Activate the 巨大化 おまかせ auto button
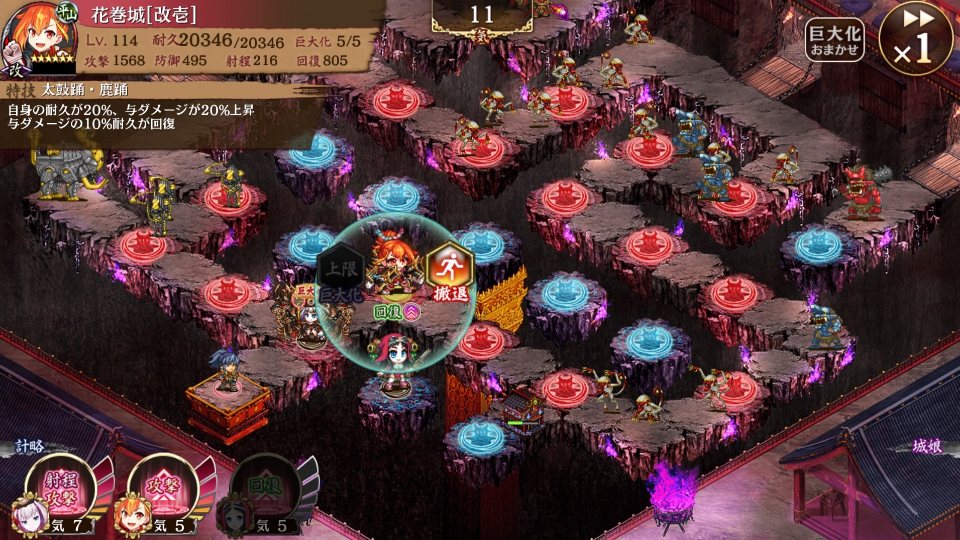Screen dimensions: 960x540 point(834,40)
